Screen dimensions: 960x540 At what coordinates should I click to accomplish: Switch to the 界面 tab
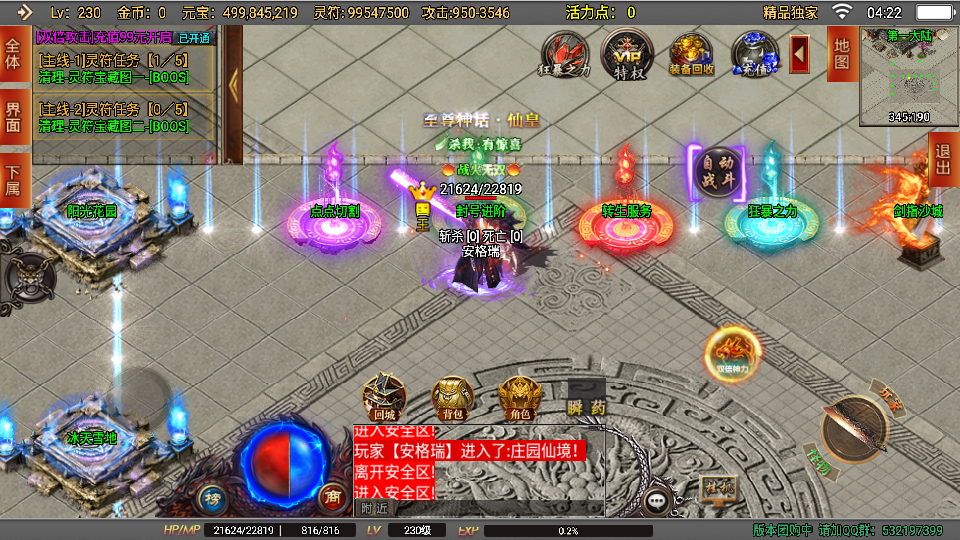[x=14, y=118]
